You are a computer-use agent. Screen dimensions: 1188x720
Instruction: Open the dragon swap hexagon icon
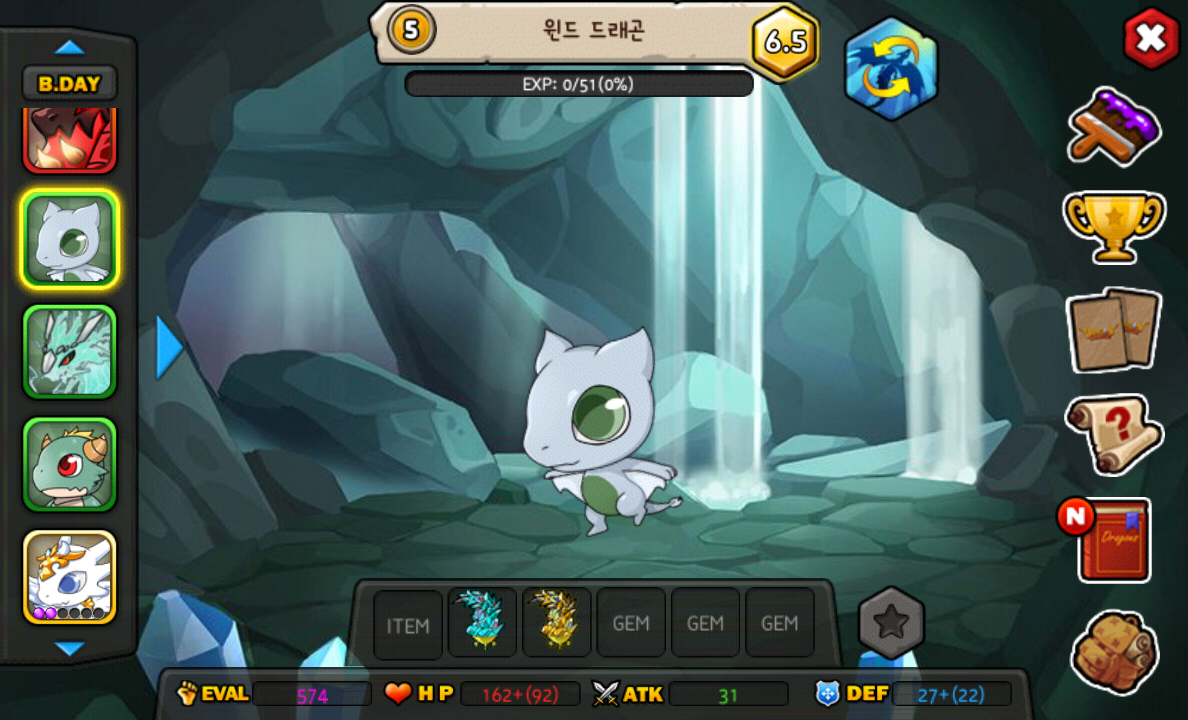[x=890, y=69]
